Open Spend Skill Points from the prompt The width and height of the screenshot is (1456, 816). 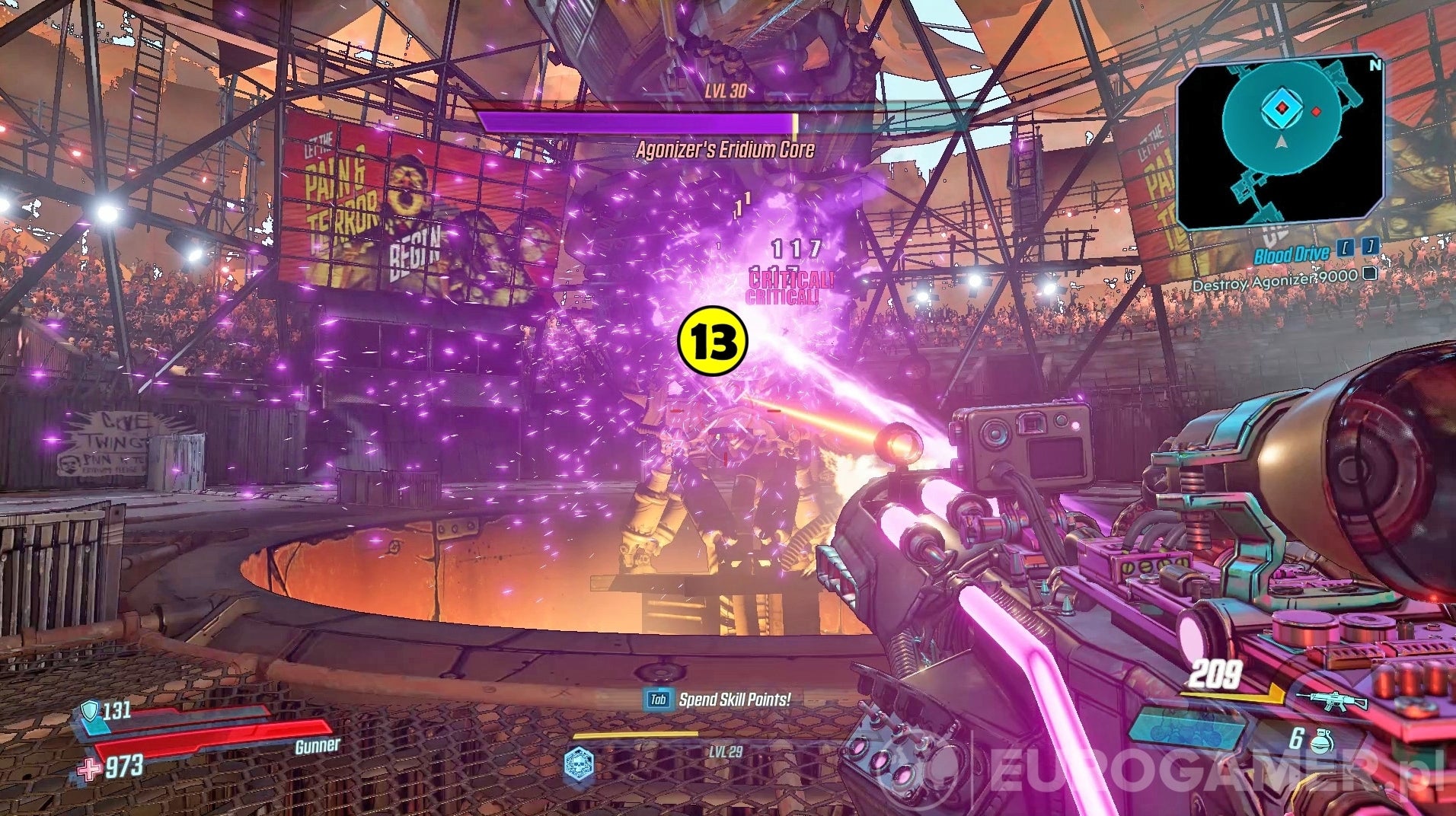click(735, 698)
